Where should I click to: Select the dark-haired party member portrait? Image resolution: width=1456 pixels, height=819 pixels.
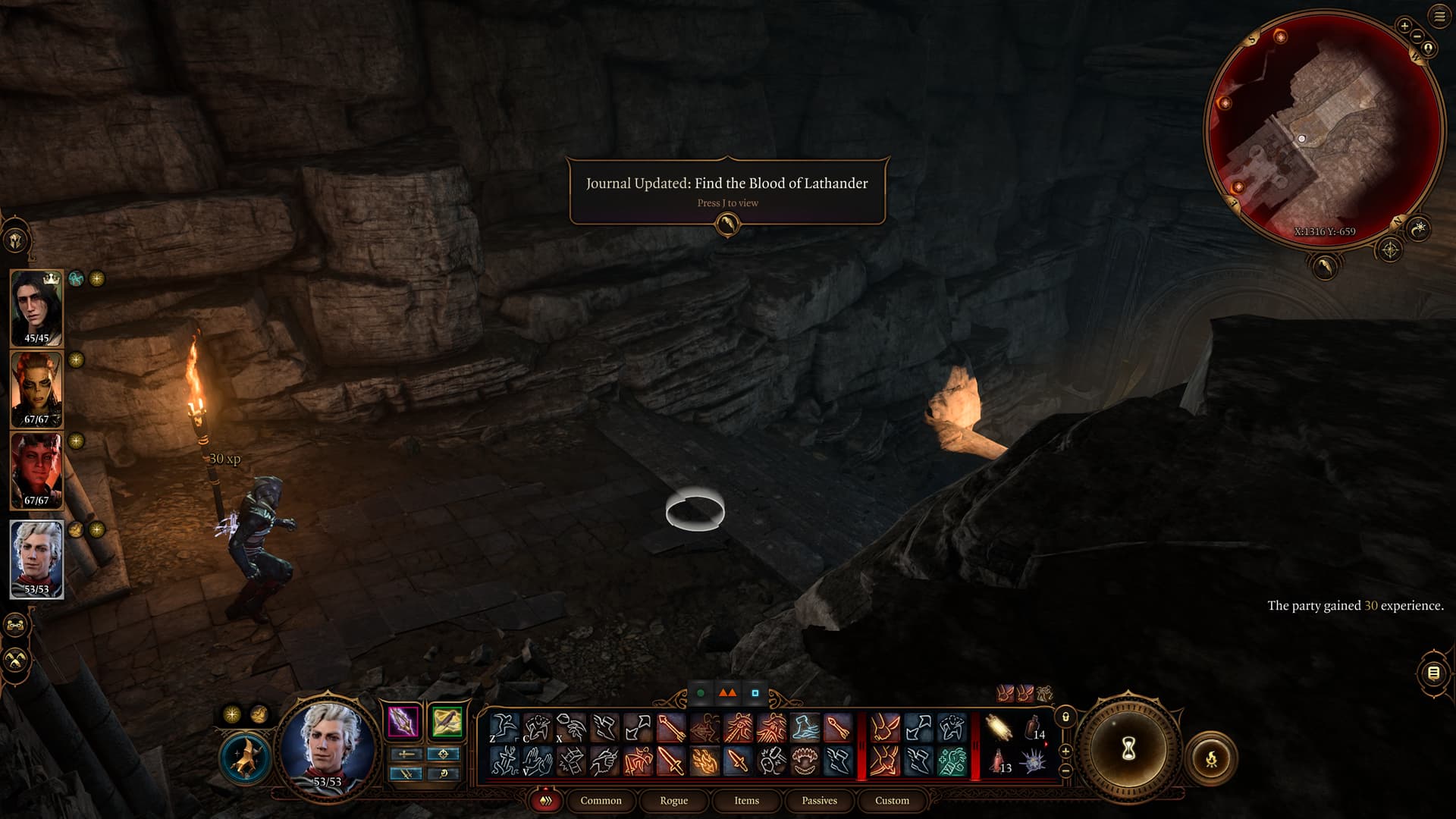(x=36, y=307)
